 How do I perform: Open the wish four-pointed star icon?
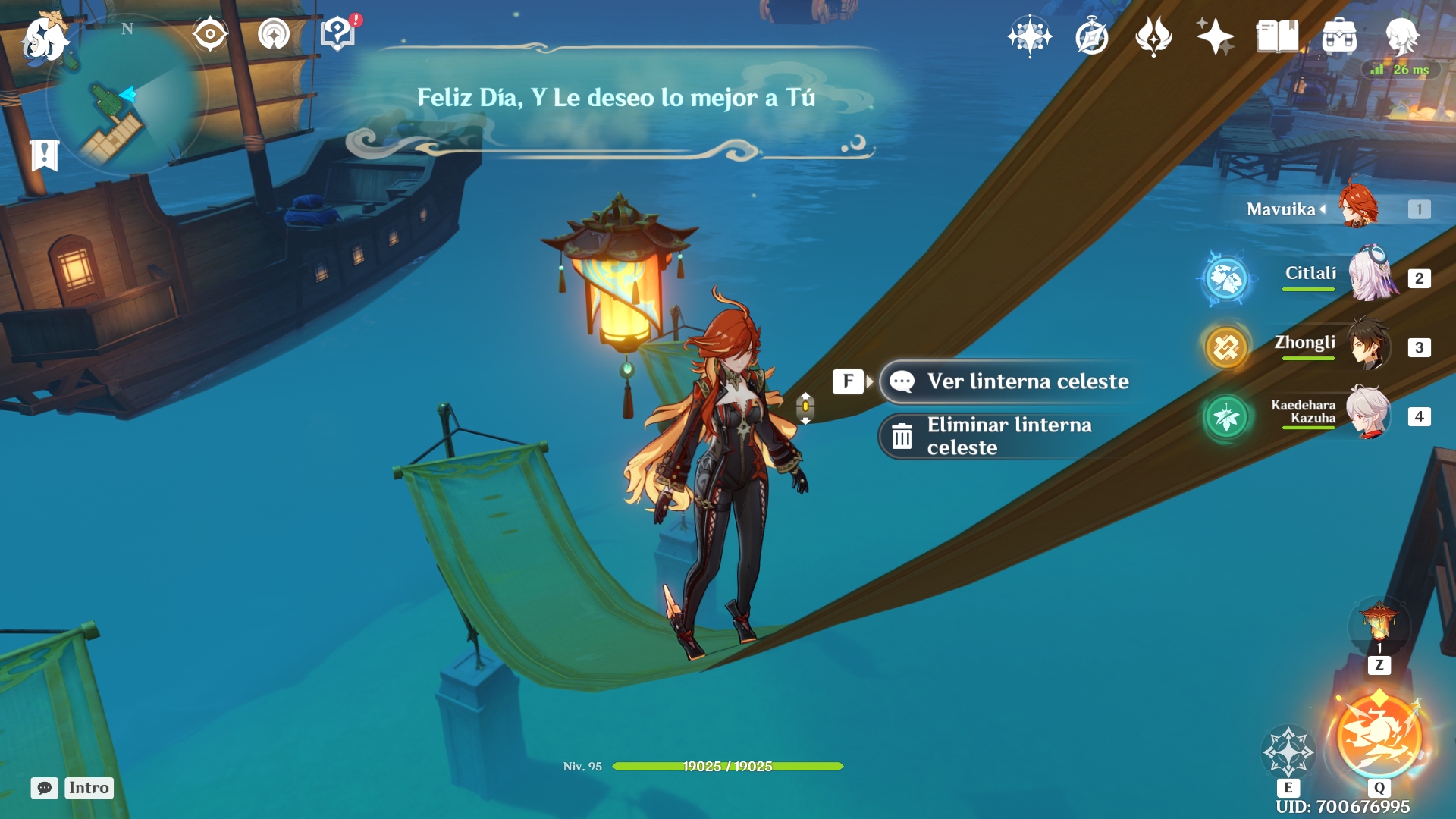[x=1215, y=36]
